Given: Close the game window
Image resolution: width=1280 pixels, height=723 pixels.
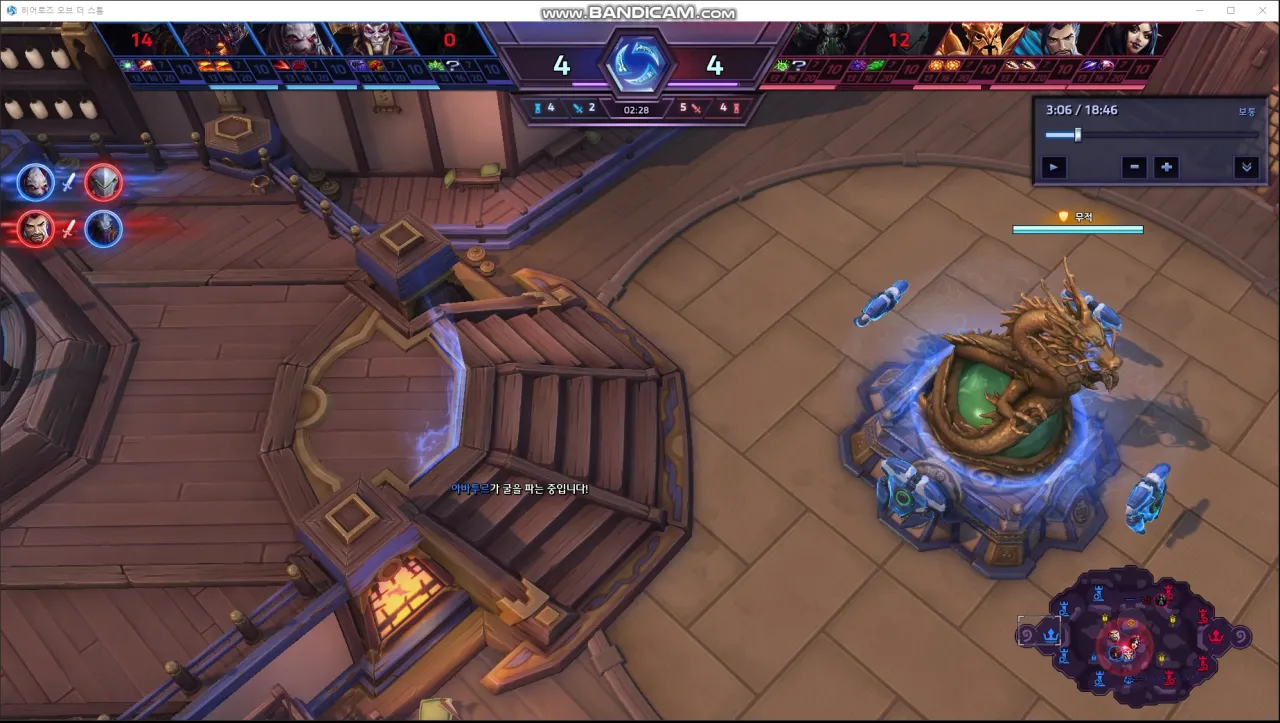Looking at the screenshot, I should click(x=1261, y=10).
